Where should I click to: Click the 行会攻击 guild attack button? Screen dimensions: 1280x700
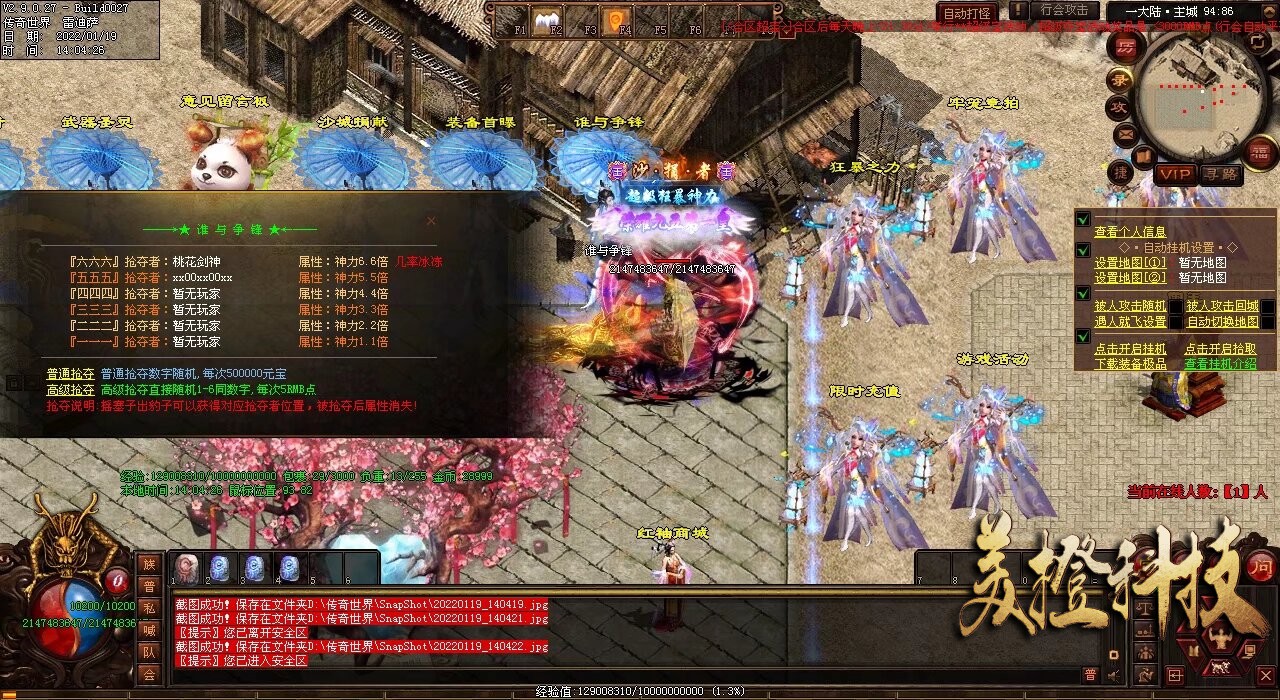[1064, 10]
